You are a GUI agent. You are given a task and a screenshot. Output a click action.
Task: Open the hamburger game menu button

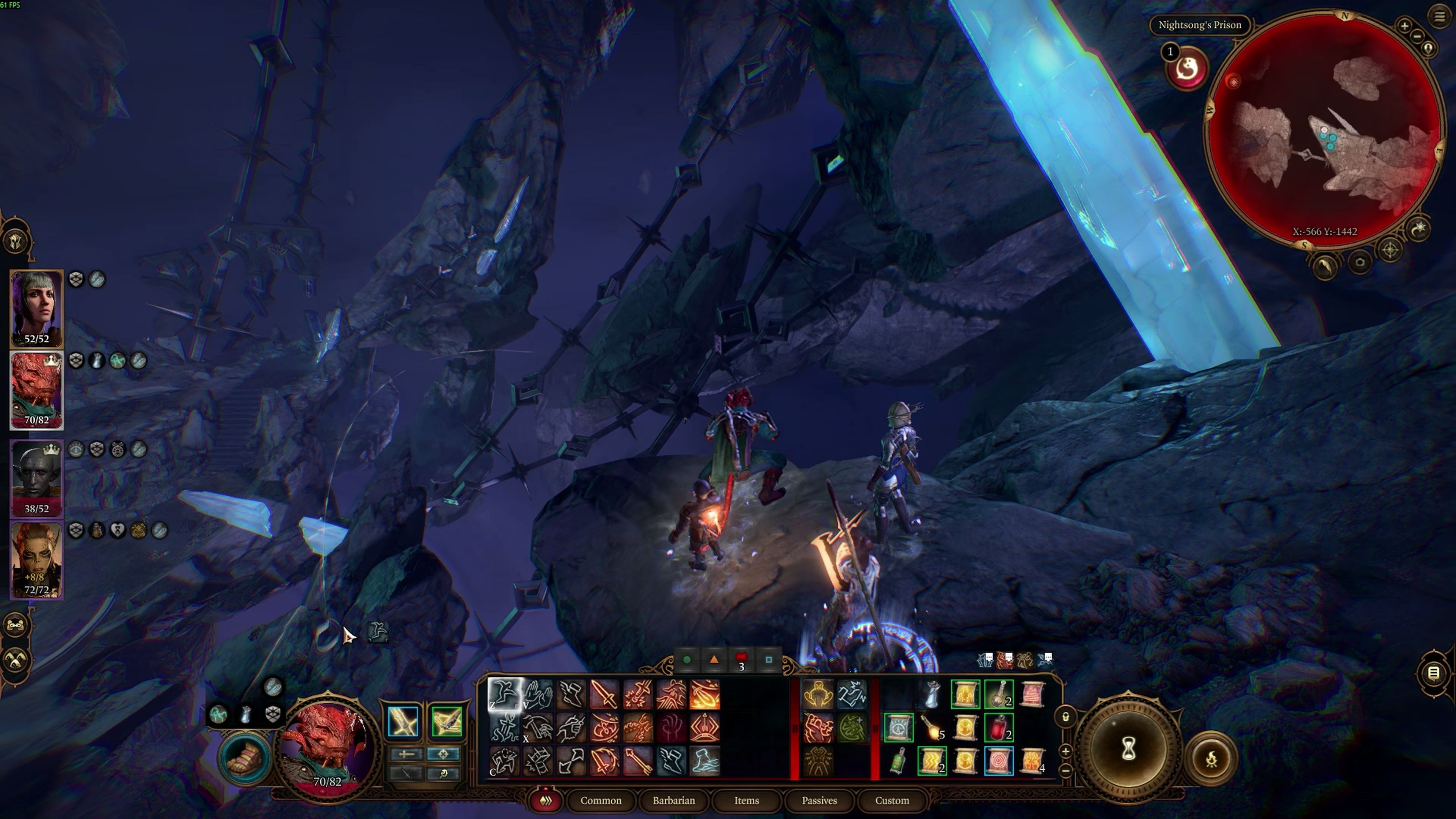point(1439,16)
